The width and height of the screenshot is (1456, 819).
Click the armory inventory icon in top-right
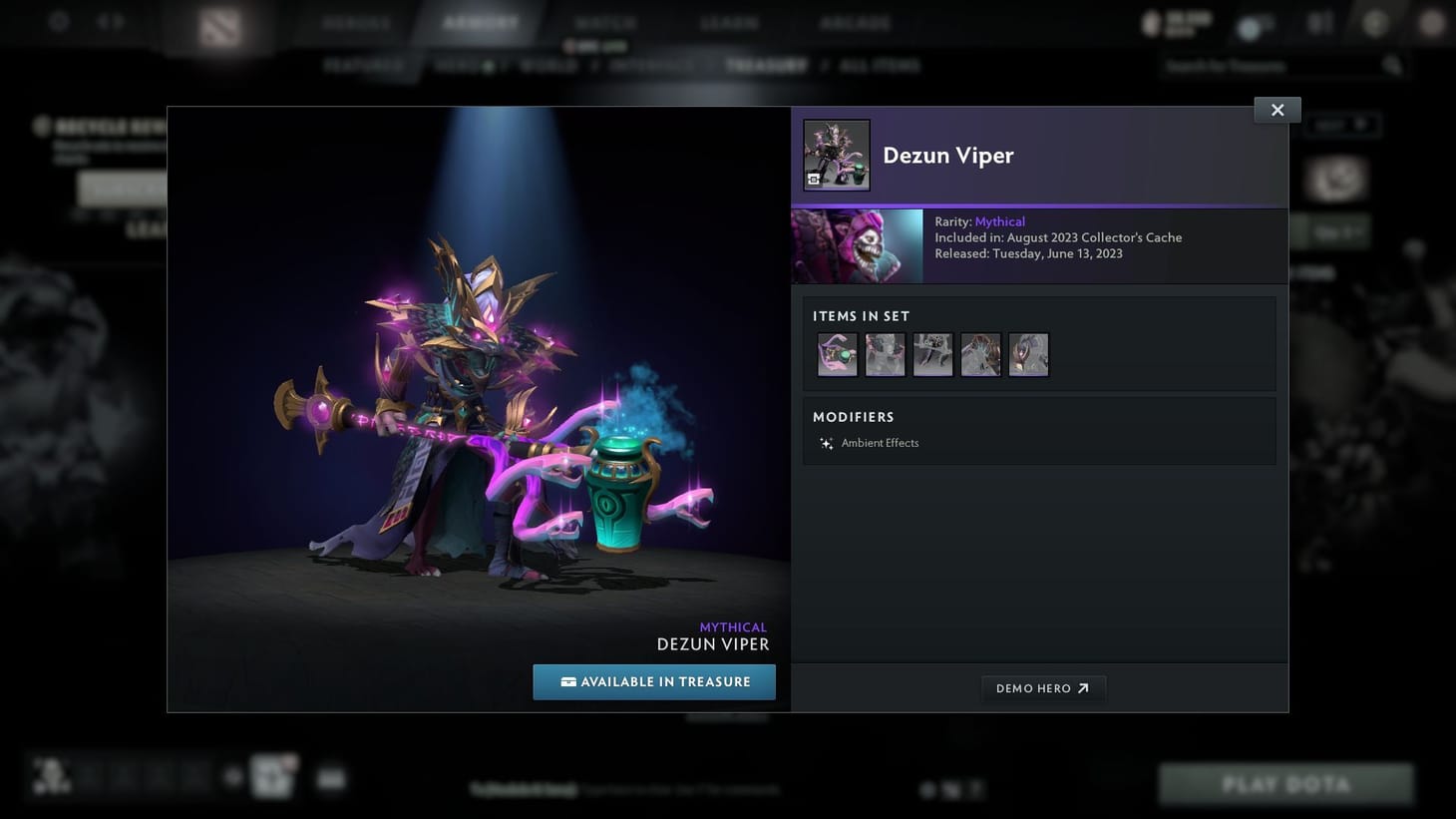tap(1318, 21)
